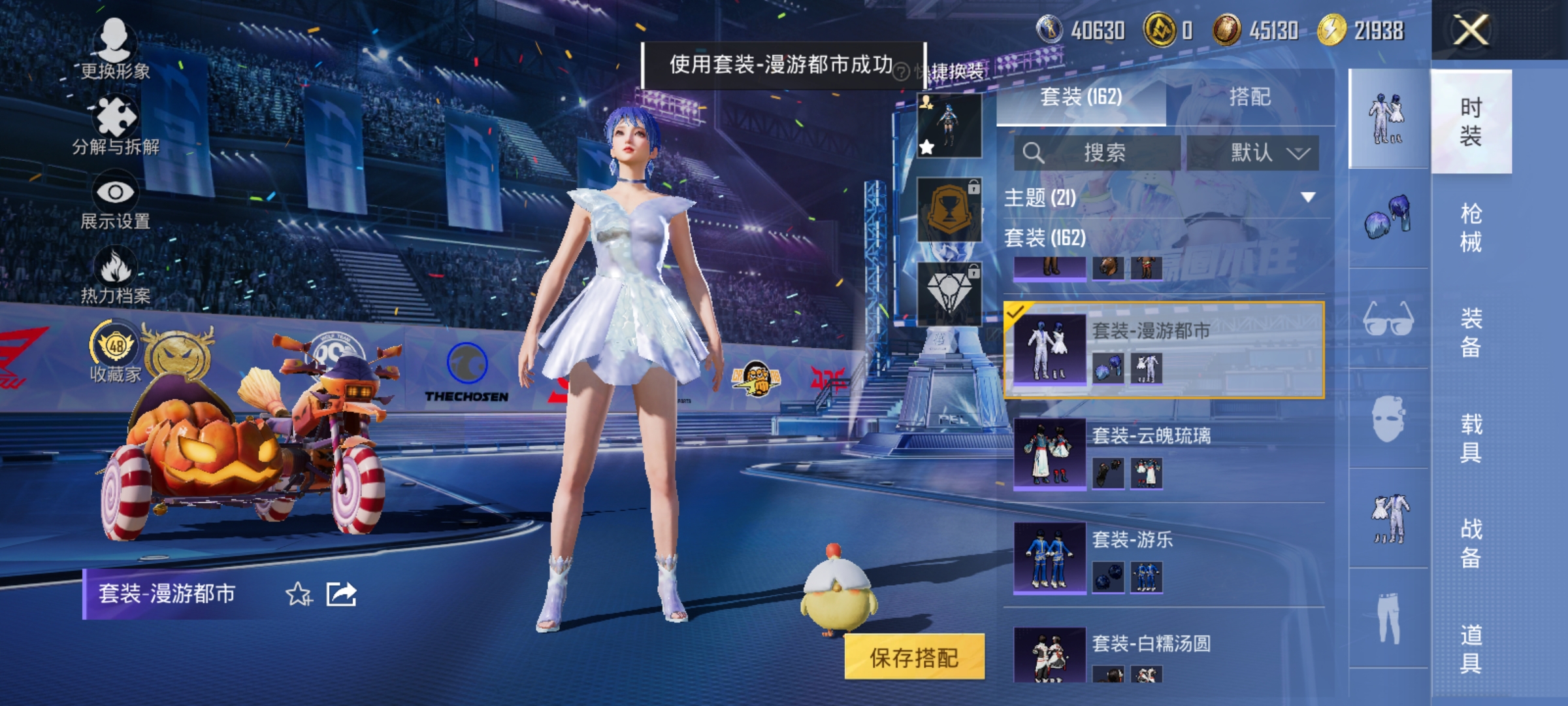
Task: Open 展示设置 display settings eye icon
Action: pos(116,192)
